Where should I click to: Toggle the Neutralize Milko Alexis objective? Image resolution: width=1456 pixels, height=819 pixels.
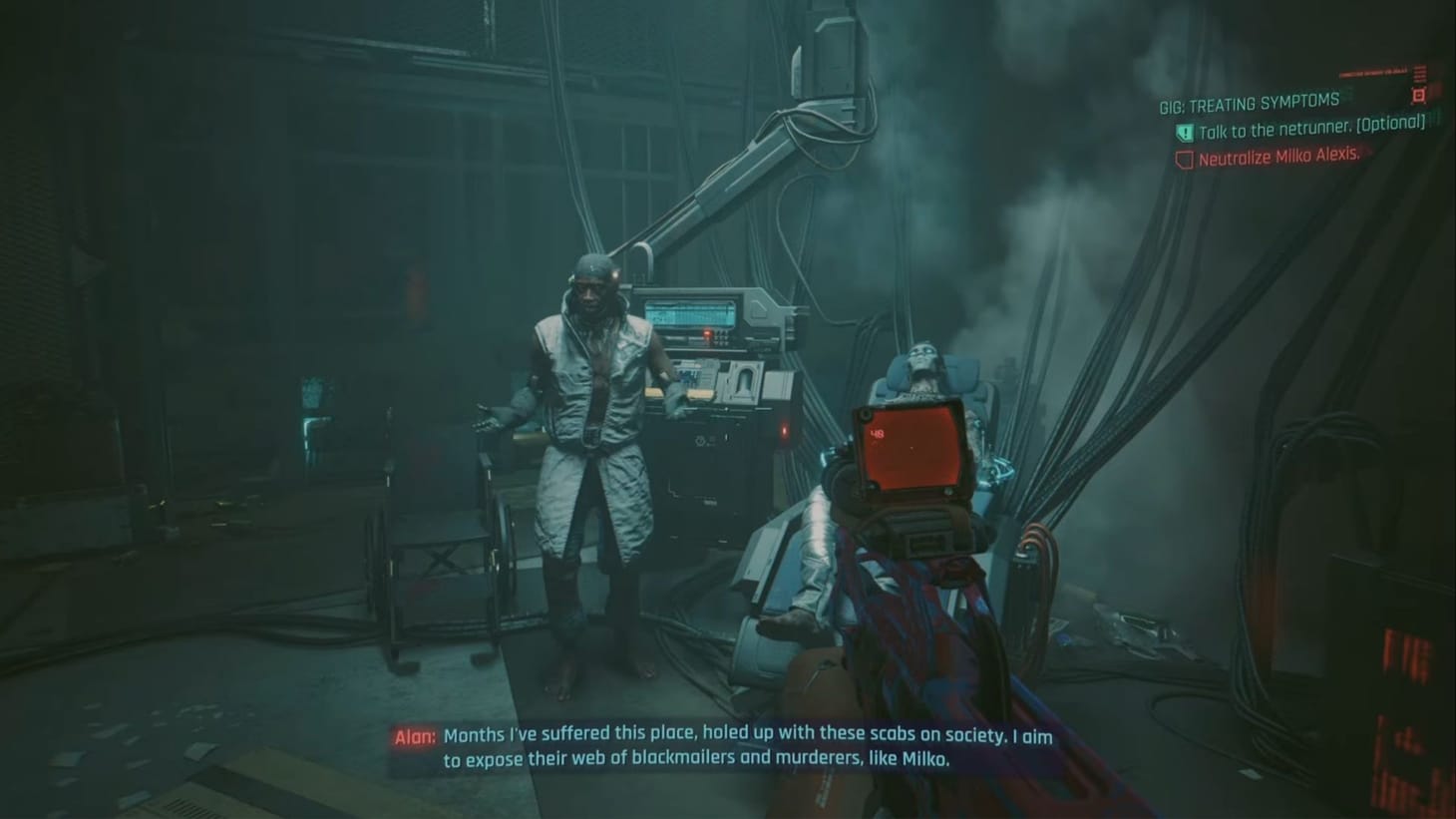1282,158
